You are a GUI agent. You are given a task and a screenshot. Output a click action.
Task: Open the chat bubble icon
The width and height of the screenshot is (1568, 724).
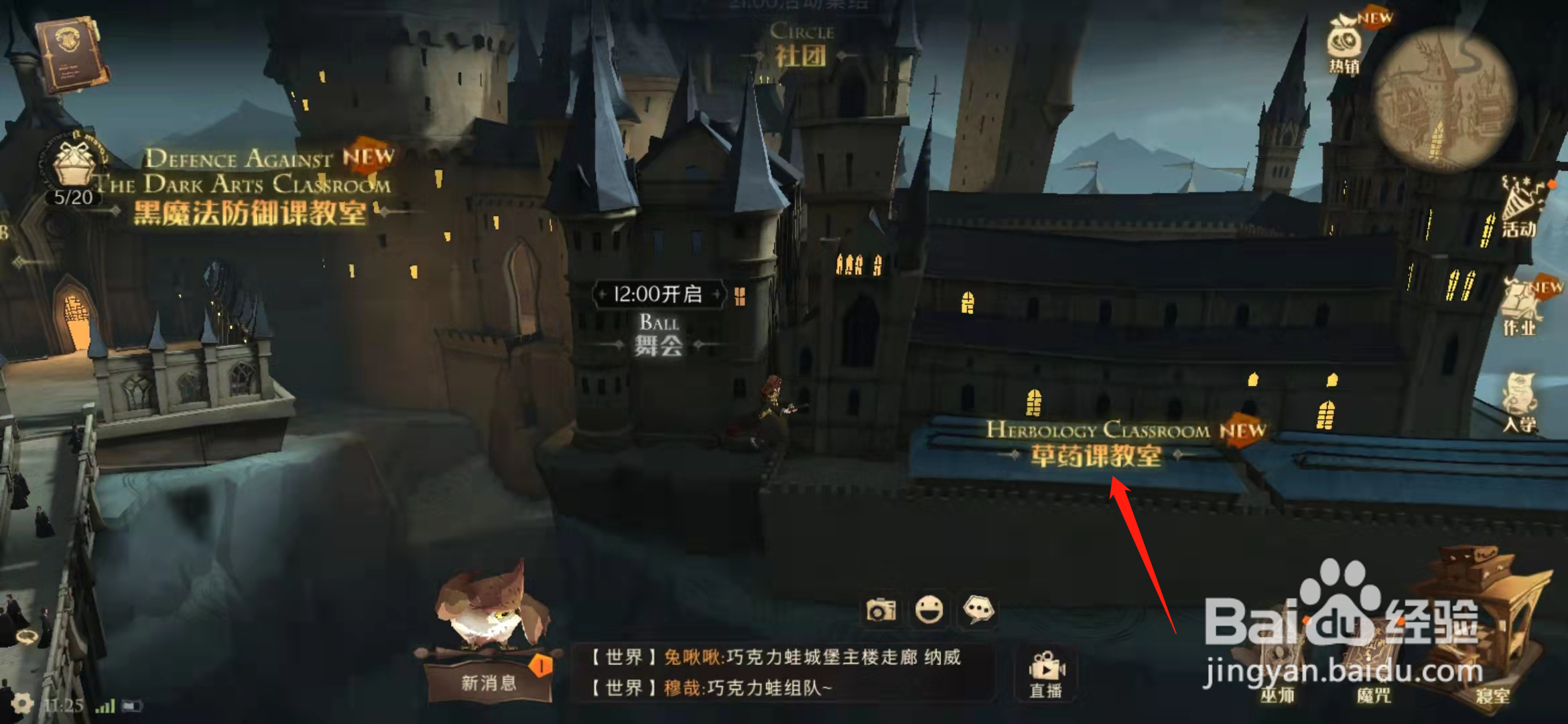[980, 610]
